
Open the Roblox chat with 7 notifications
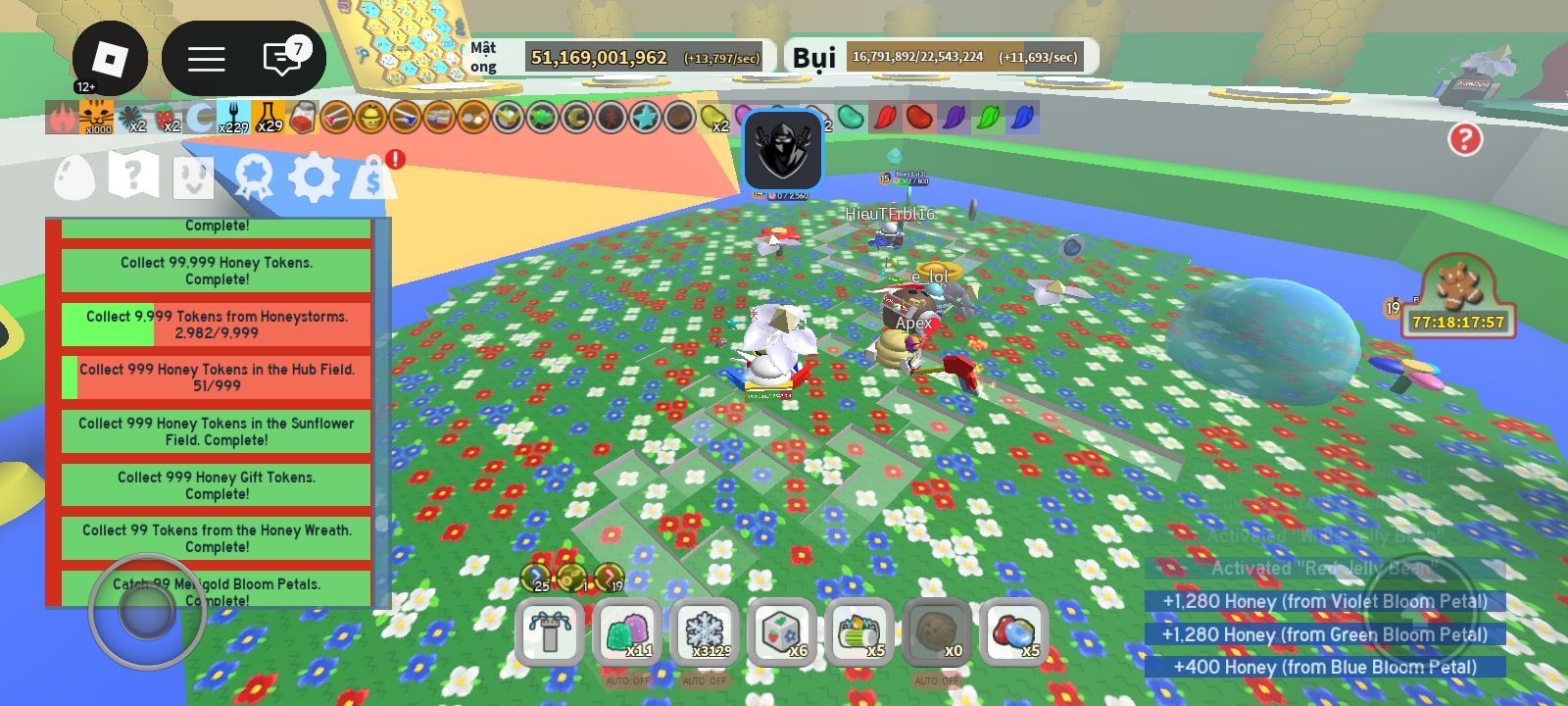[282, 59]
